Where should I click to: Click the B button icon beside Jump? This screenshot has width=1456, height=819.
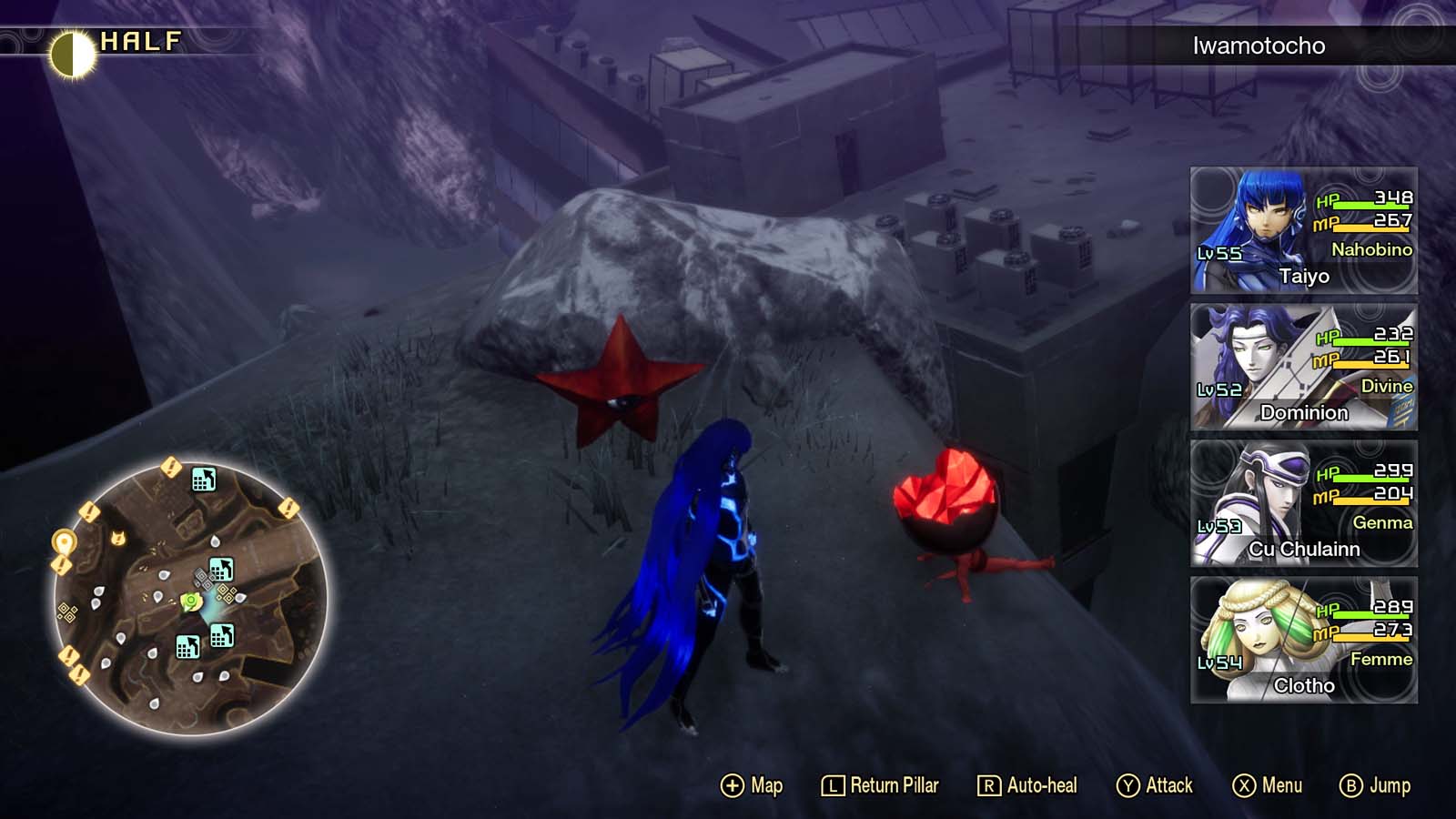coord(1351,784)
